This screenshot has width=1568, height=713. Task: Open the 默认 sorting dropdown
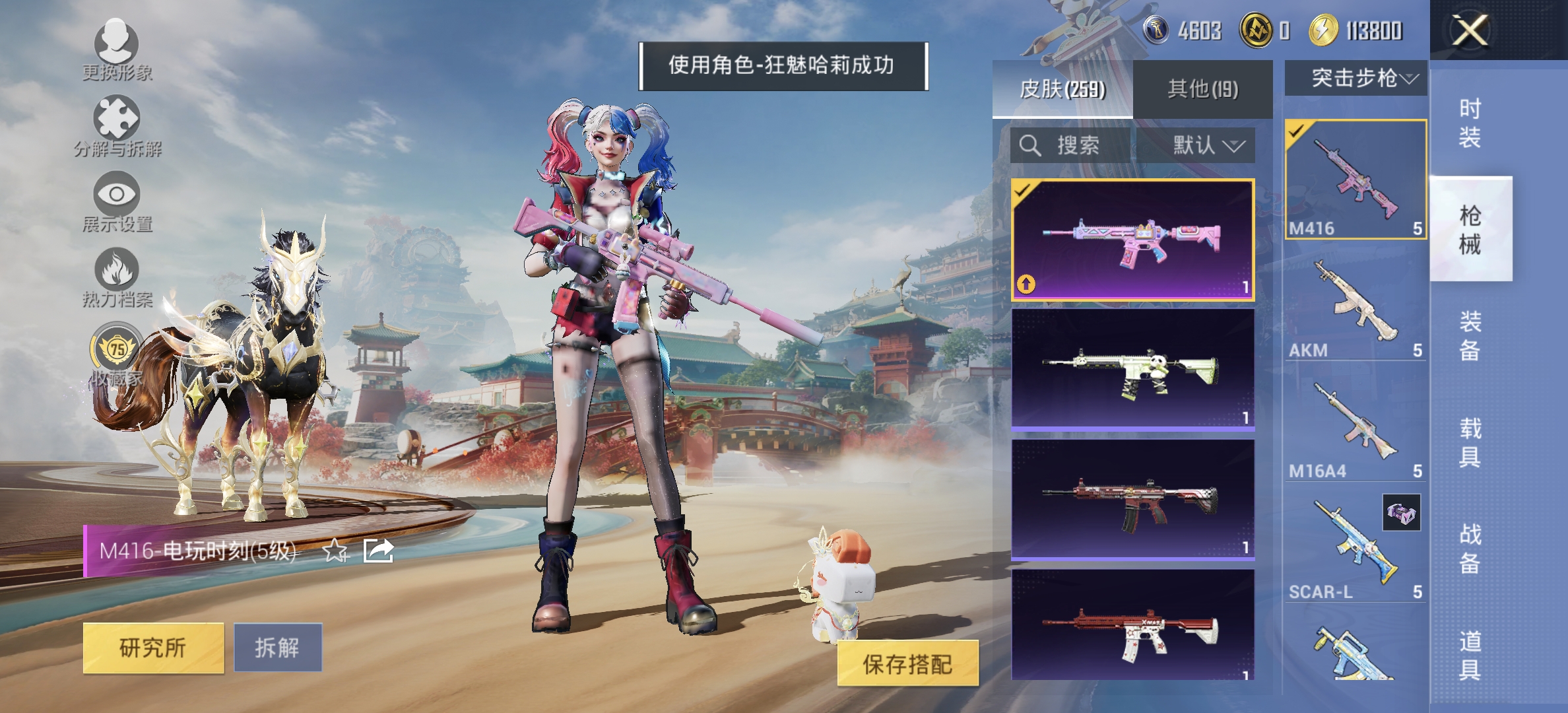pos(1206,147)
